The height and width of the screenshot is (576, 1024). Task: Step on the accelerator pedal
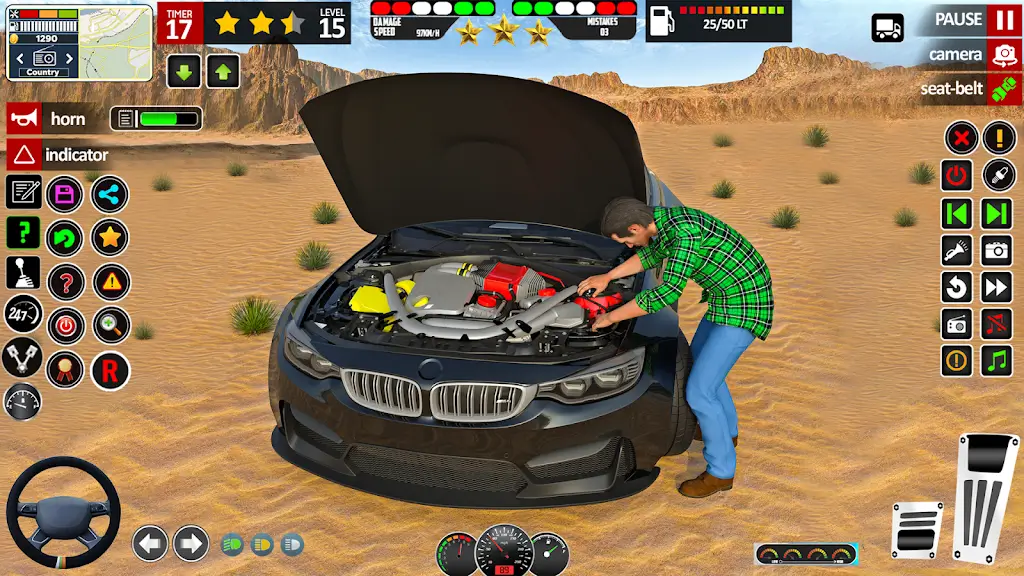pos(985,497)
